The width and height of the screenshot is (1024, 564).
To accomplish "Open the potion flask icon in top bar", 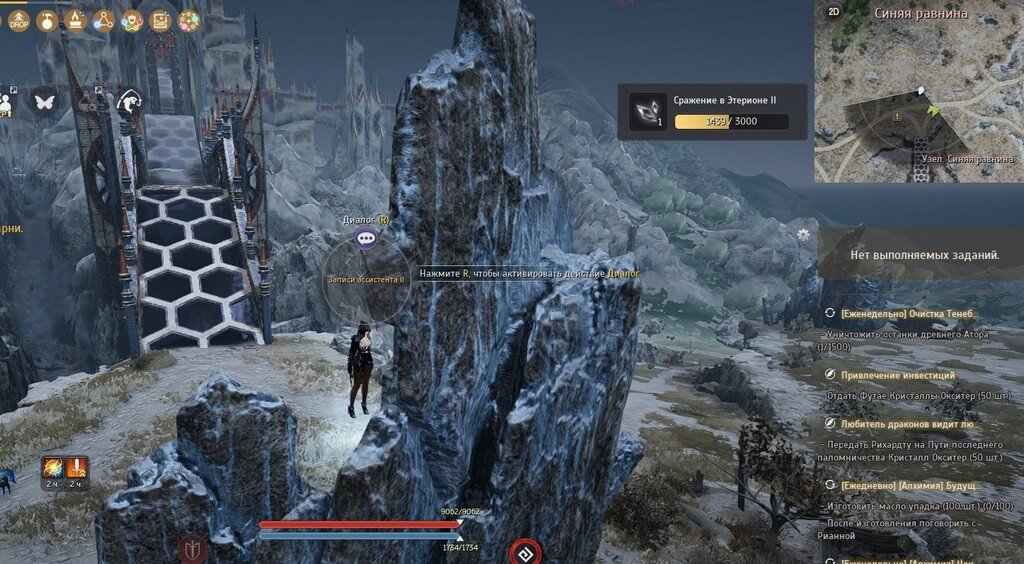I will tap(46, 20).
